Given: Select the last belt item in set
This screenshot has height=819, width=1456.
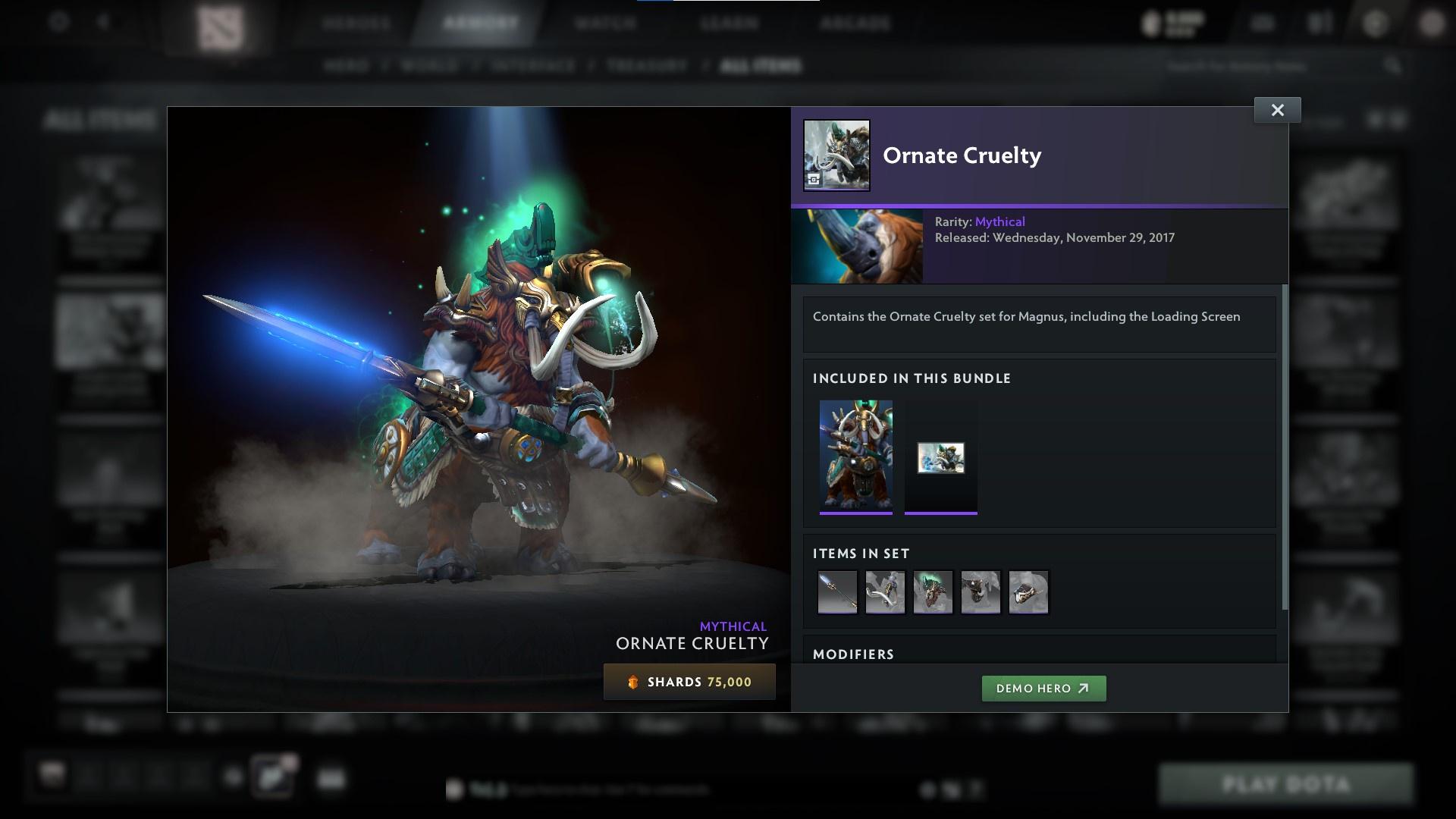Looking at the screenshot, I should tap(1028, 592).
